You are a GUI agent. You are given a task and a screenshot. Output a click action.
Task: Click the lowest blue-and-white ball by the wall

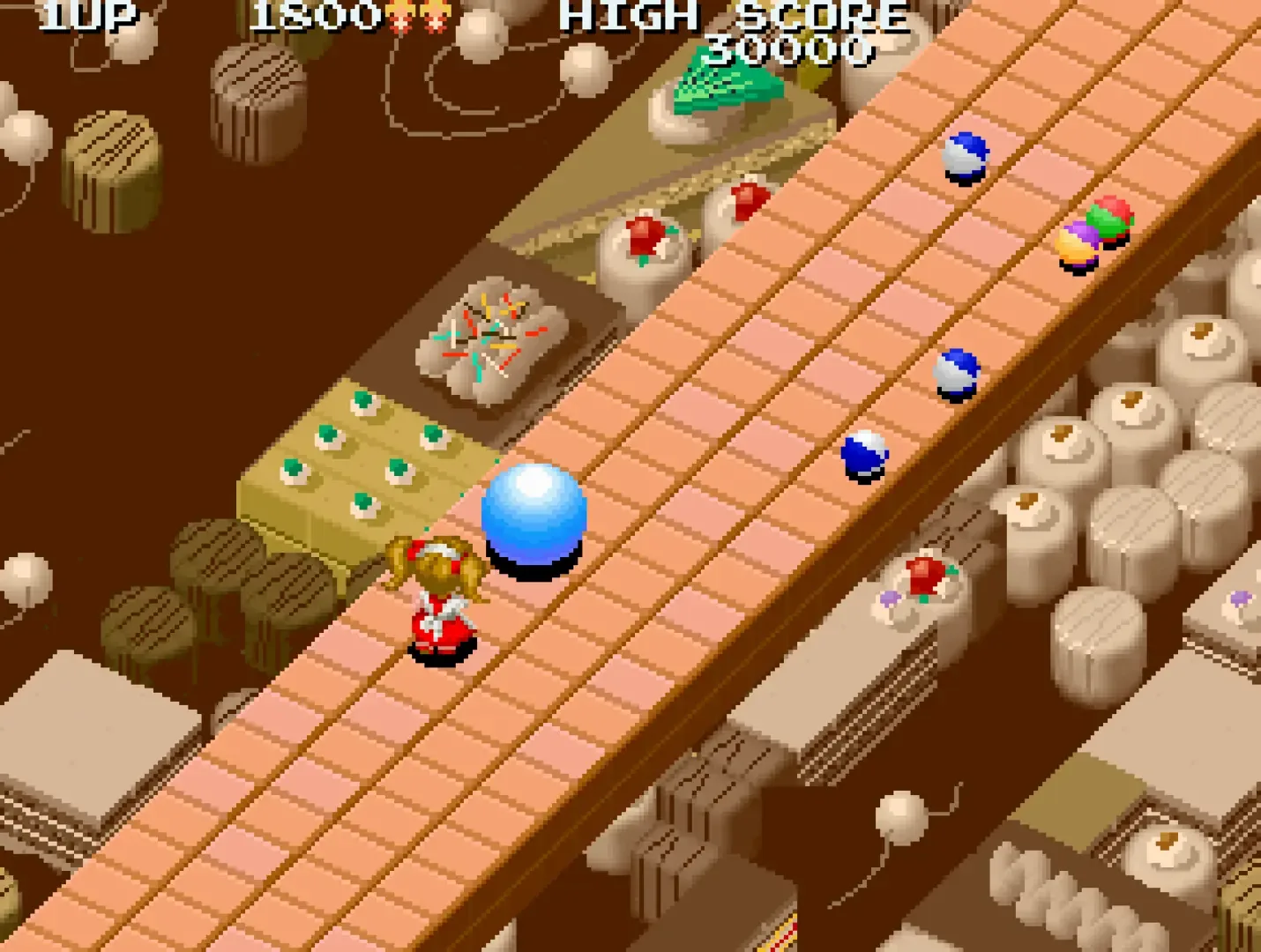(865, 456)
